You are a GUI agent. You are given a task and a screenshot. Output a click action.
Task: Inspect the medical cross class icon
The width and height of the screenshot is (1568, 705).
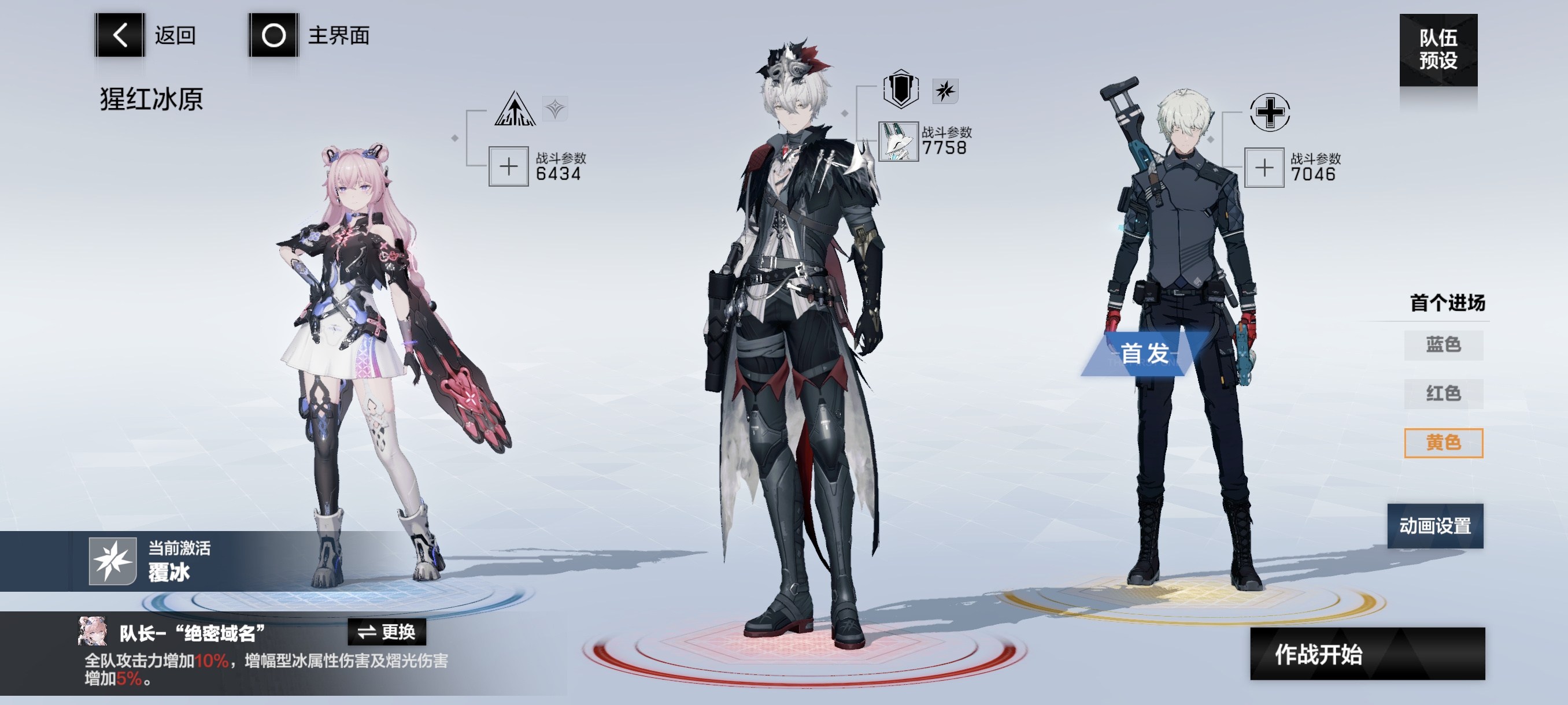coord(1269,112)
